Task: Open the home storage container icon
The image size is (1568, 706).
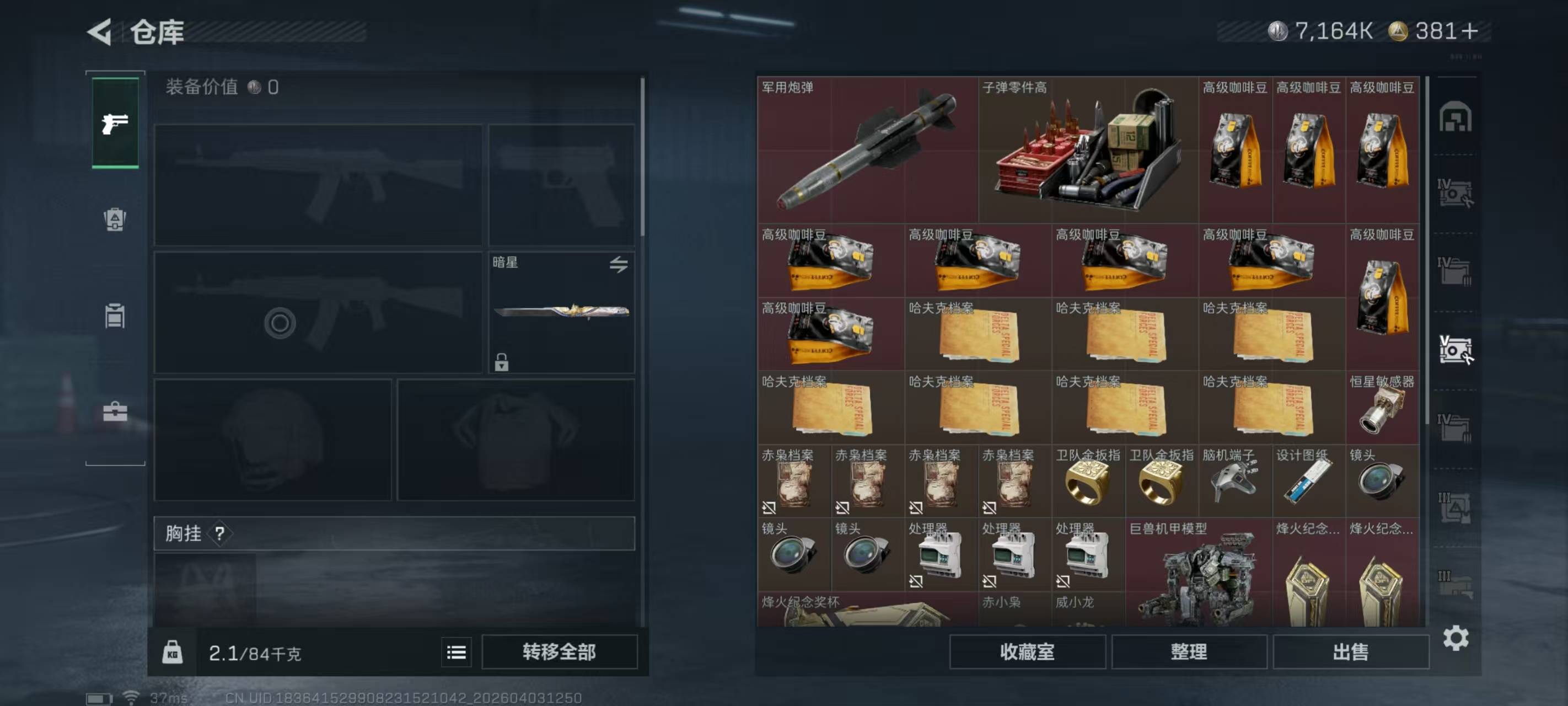Action: [x=1455, y=117]
